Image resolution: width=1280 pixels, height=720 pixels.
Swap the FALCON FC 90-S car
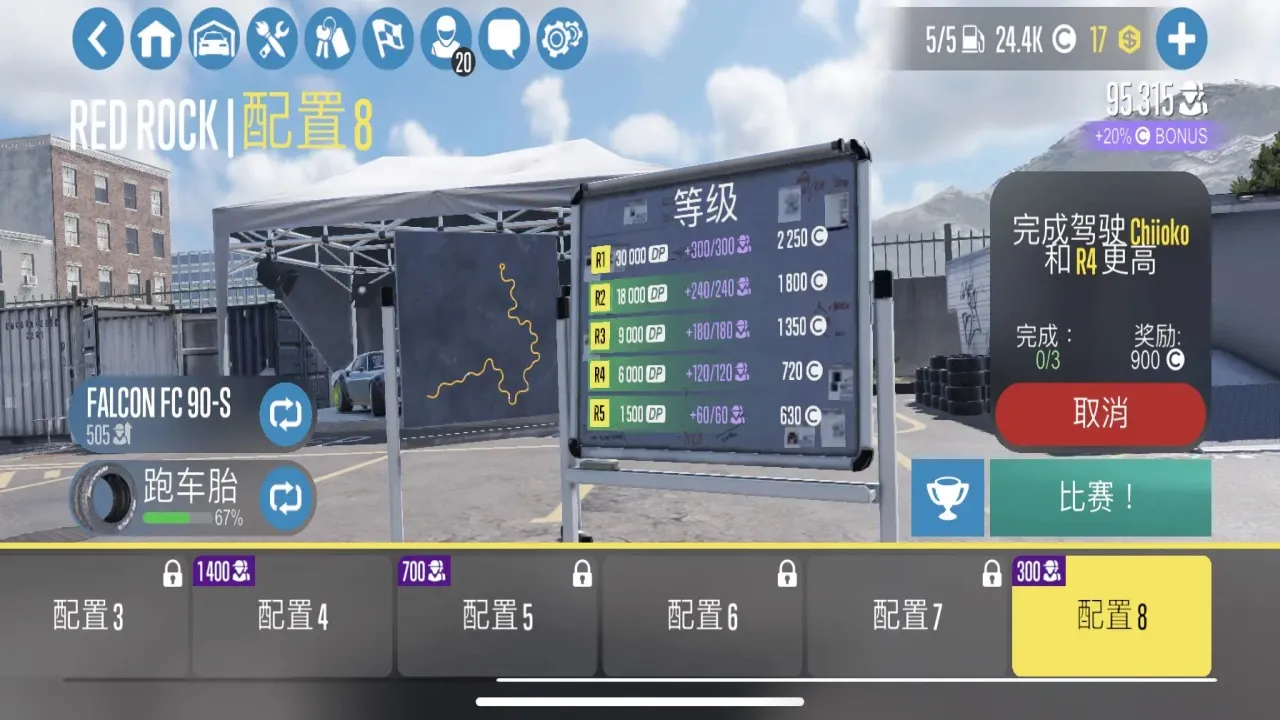[x=285, y=414]
